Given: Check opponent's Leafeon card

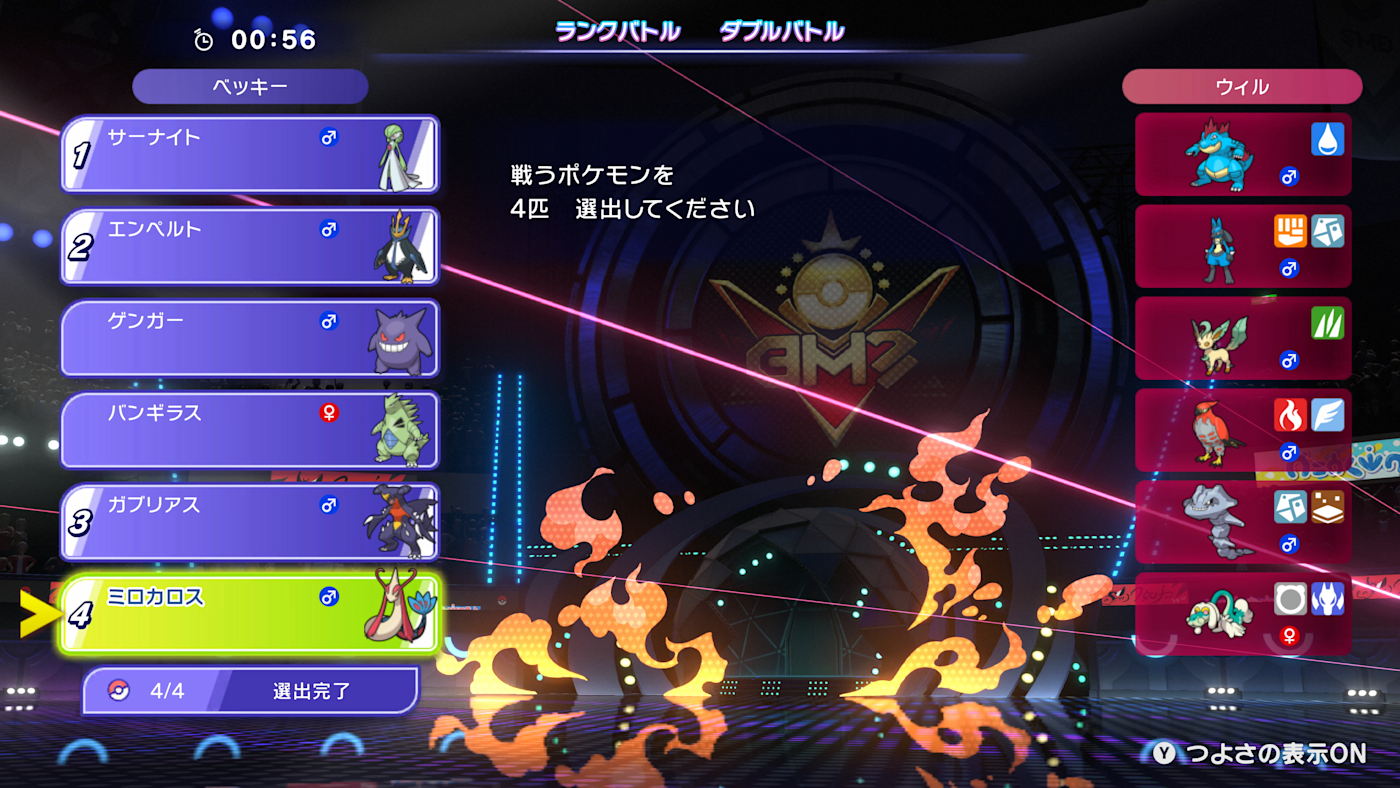Looking at the screenshot, I should (x=1243, y=339).
